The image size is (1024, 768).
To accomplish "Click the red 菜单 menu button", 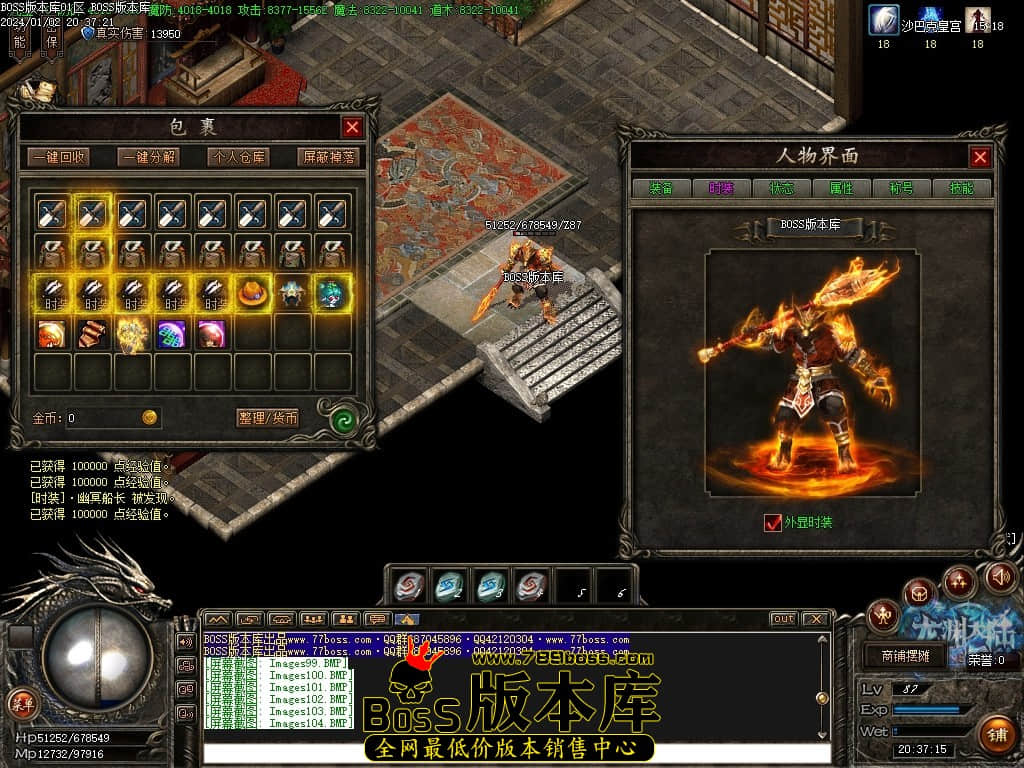I will click(x=21, y=703).
